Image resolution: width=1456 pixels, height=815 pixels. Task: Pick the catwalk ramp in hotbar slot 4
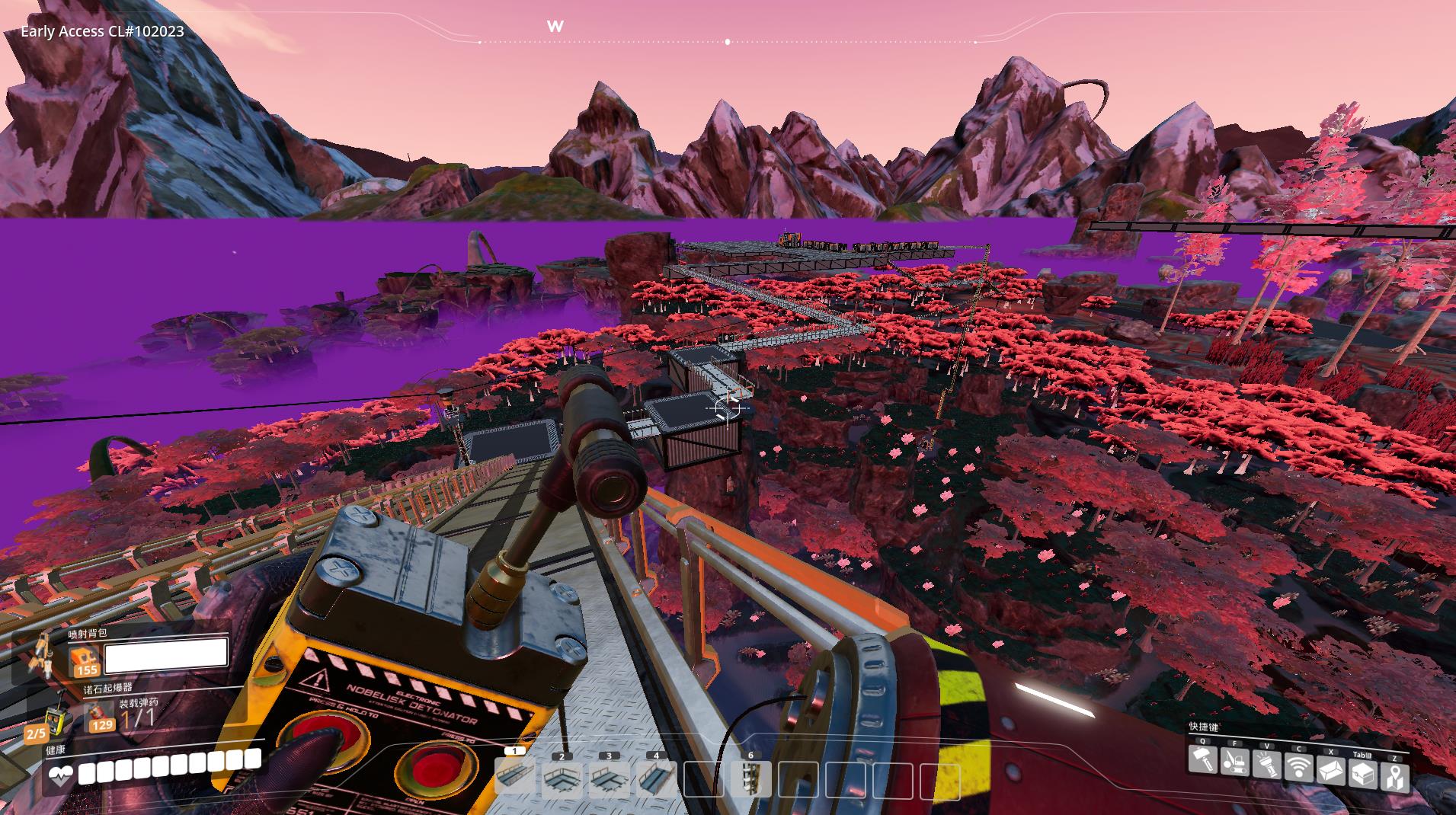(x=656, y=779)
